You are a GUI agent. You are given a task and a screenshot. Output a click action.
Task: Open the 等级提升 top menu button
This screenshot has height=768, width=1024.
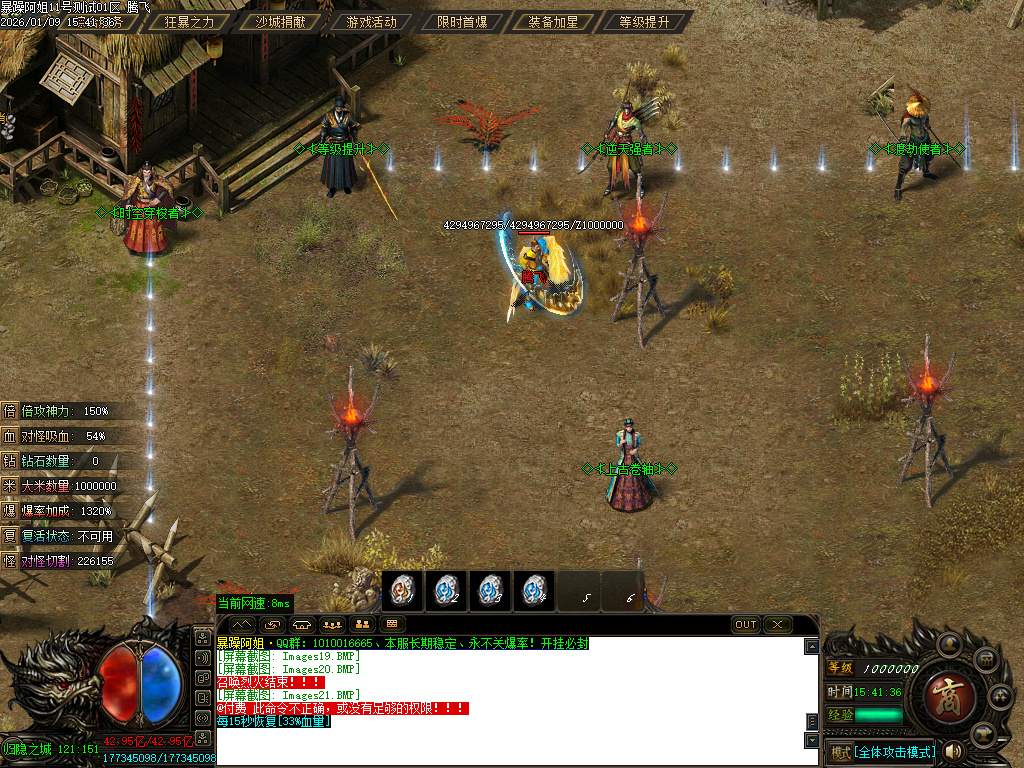[x=645, y=21]
